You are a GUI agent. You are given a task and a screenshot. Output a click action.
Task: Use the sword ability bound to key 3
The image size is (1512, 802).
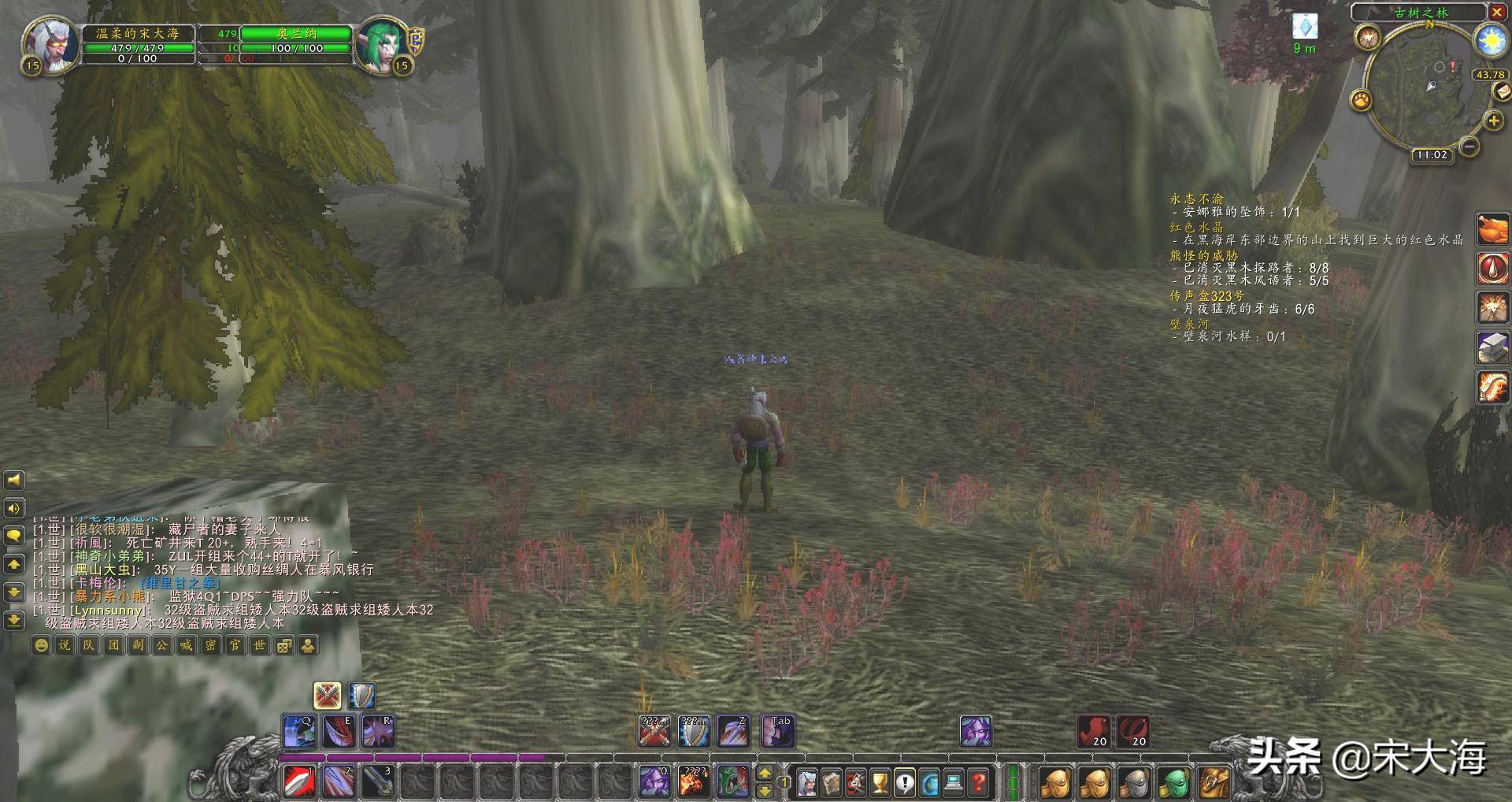[x=378, y=781]
